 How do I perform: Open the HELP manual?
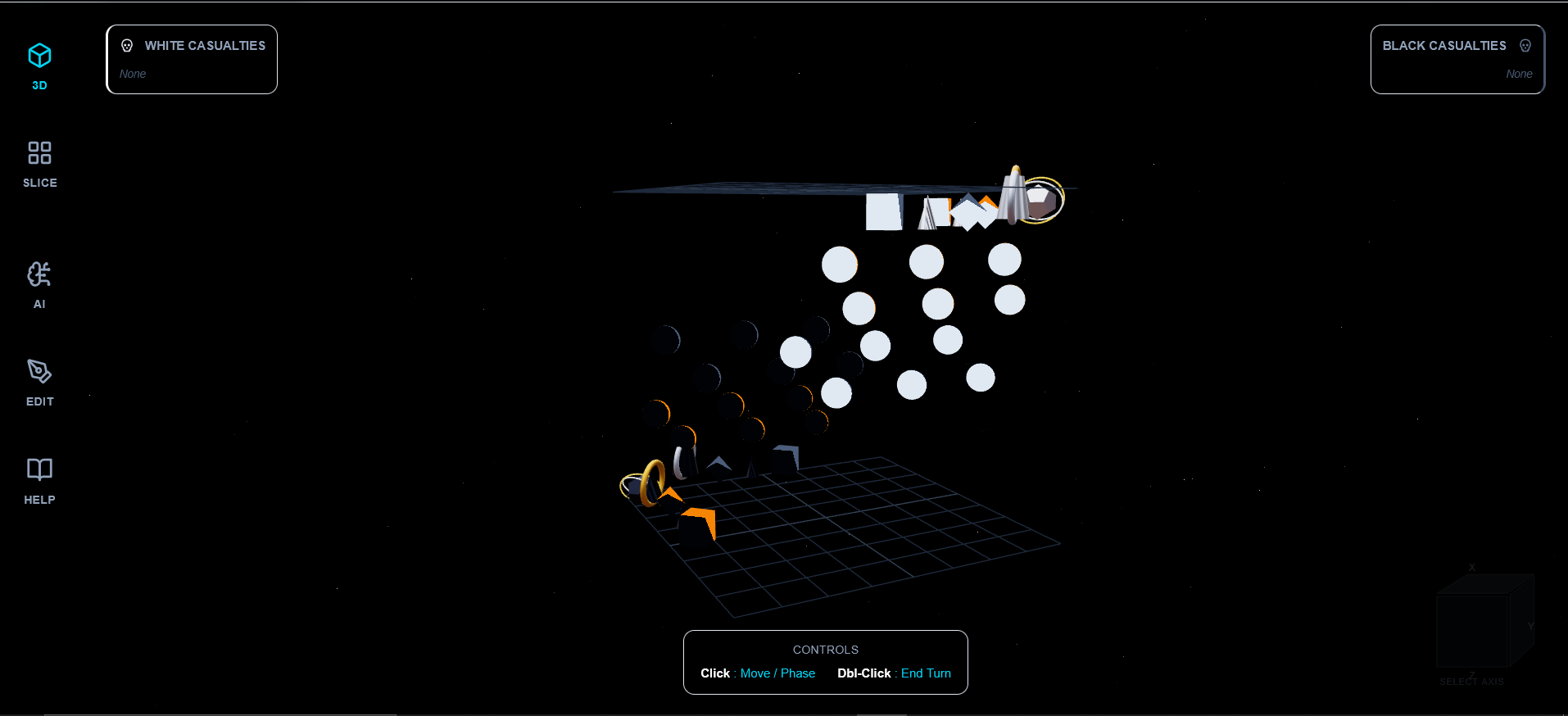(39, 479)
